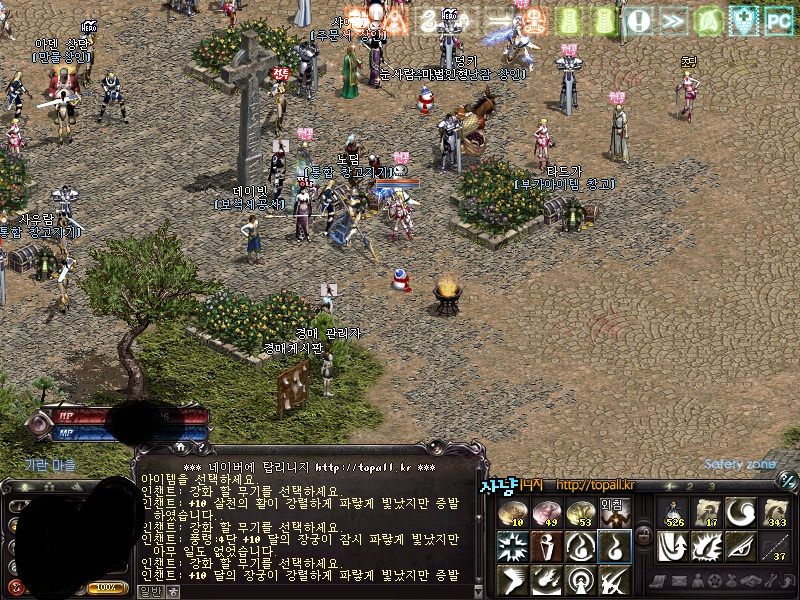Activate the eye skill icon

coord(741,546)
